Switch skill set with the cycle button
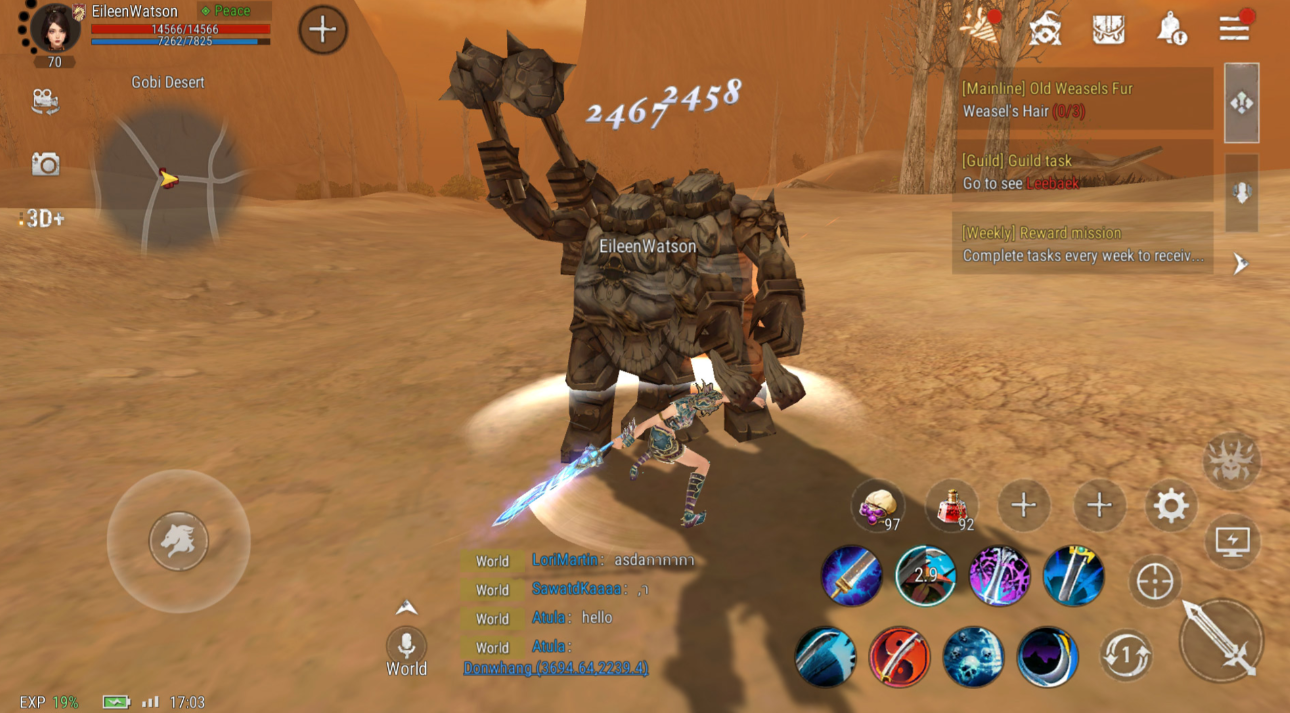 coord(1125,656)
